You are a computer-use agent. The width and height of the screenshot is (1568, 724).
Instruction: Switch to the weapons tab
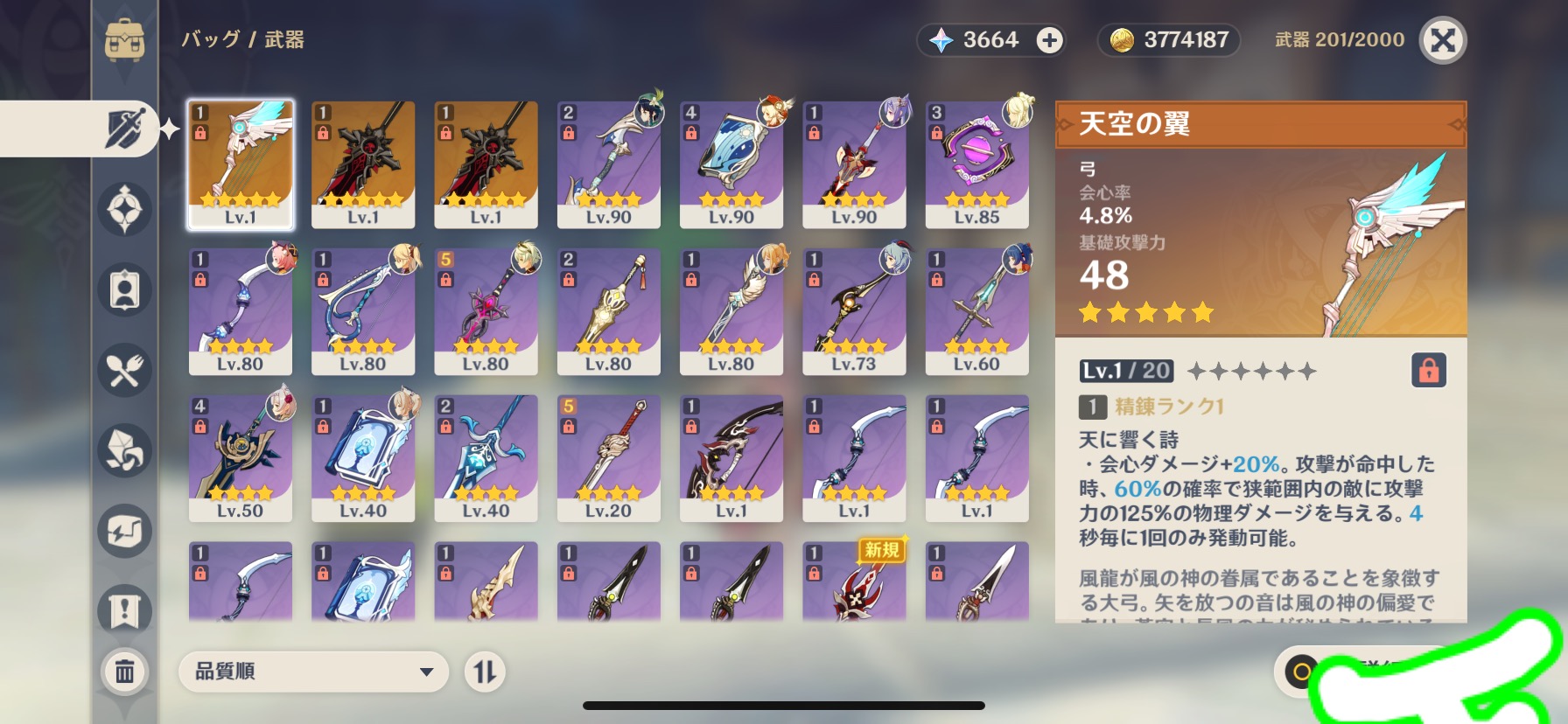125,129
